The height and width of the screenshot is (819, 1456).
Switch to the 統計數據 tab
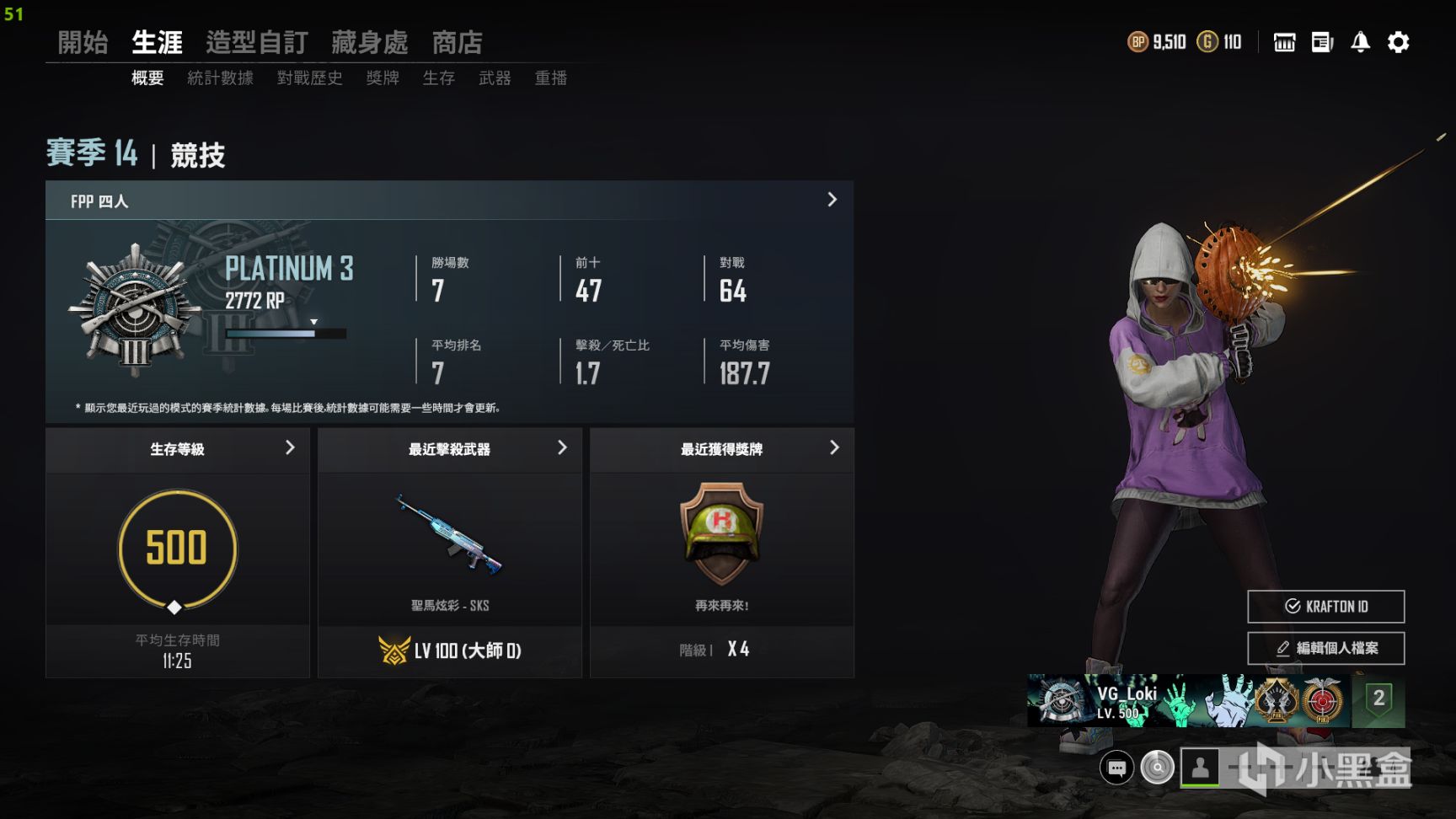[220, 78]
